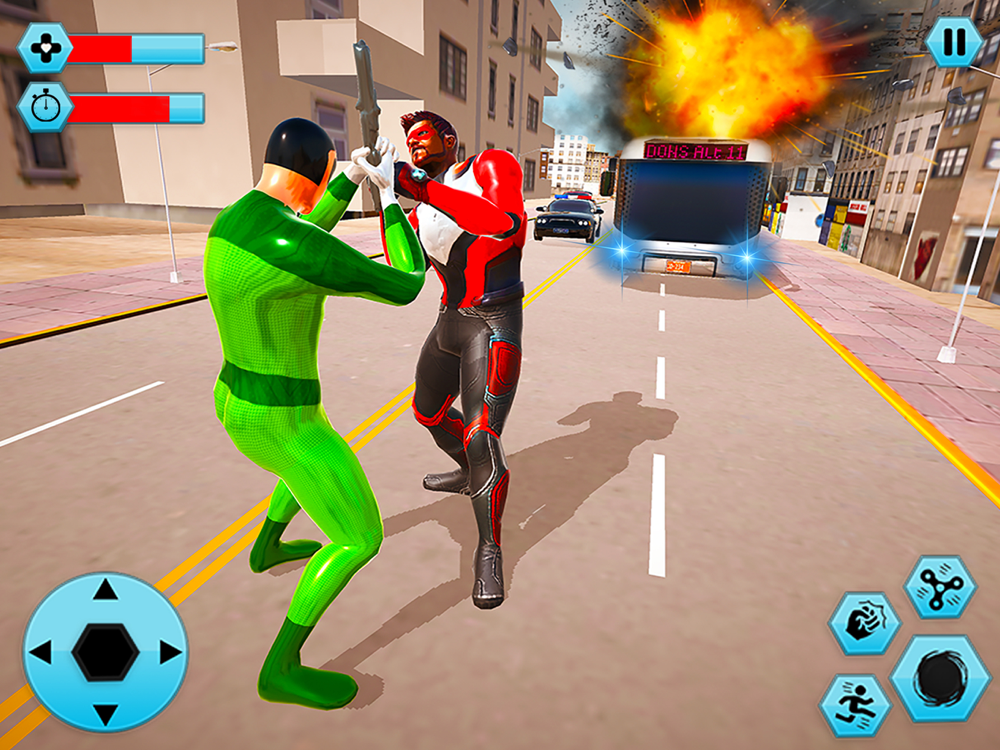Click the left arrow on the movement pad
The height and width of the screenshot is (750, 1000).
coord(41,653)
